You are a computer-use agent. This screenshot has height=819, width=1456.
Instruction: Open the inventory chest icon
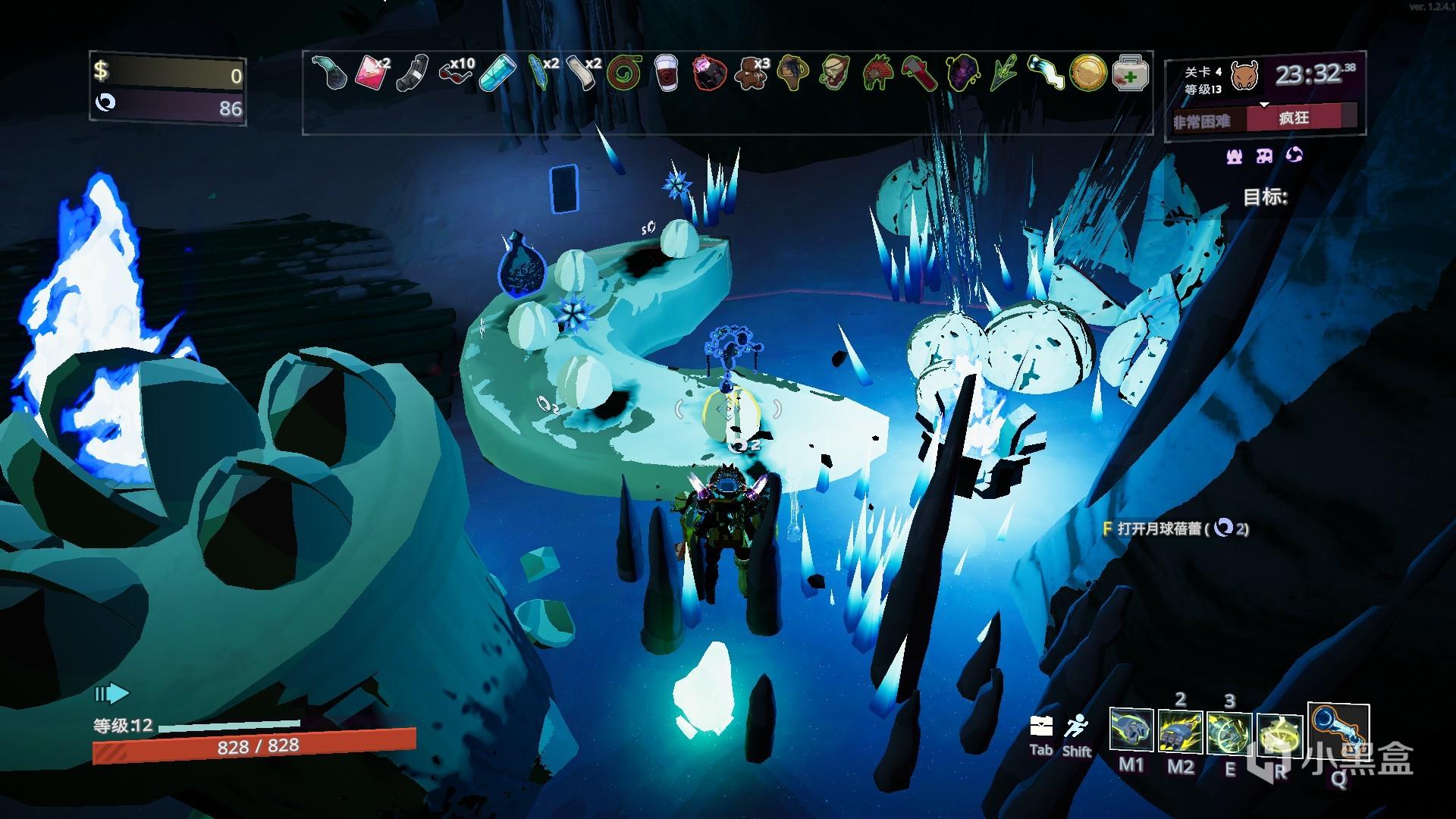(1040, 726)
